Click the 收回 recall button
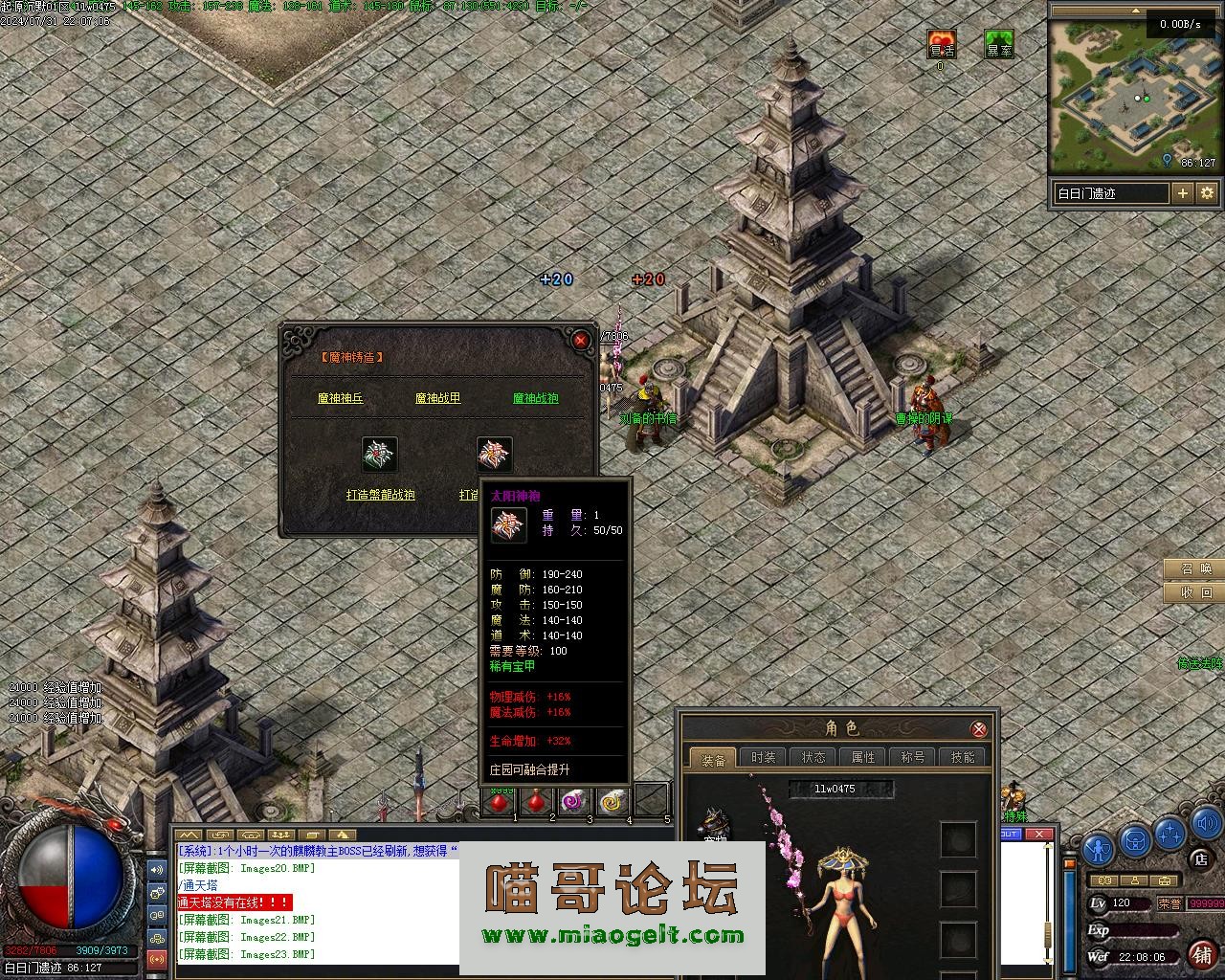 (x=1194, y=593)
